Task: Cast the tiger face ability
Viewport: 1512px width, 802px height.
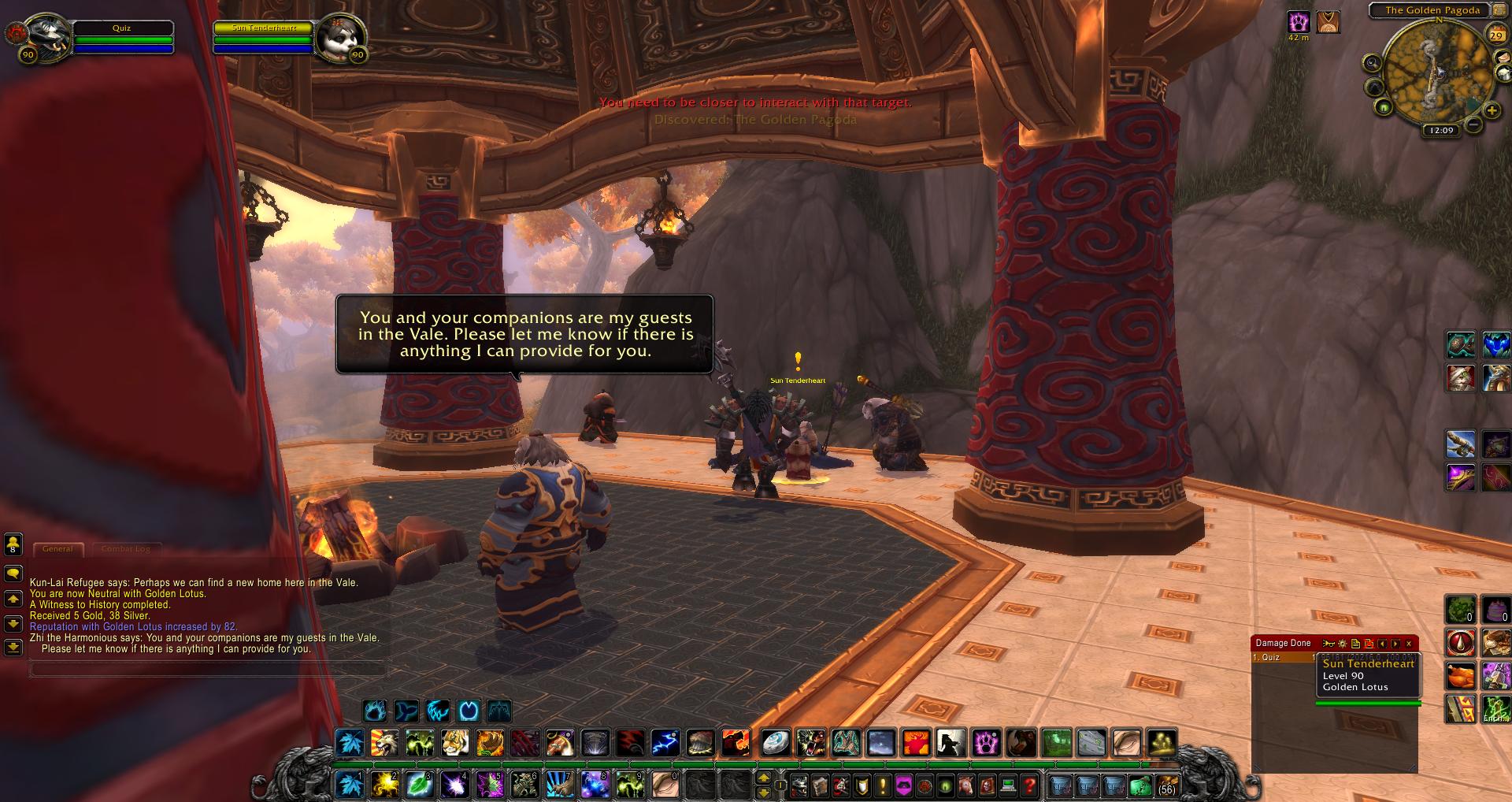Action: (x=455, y=742)
